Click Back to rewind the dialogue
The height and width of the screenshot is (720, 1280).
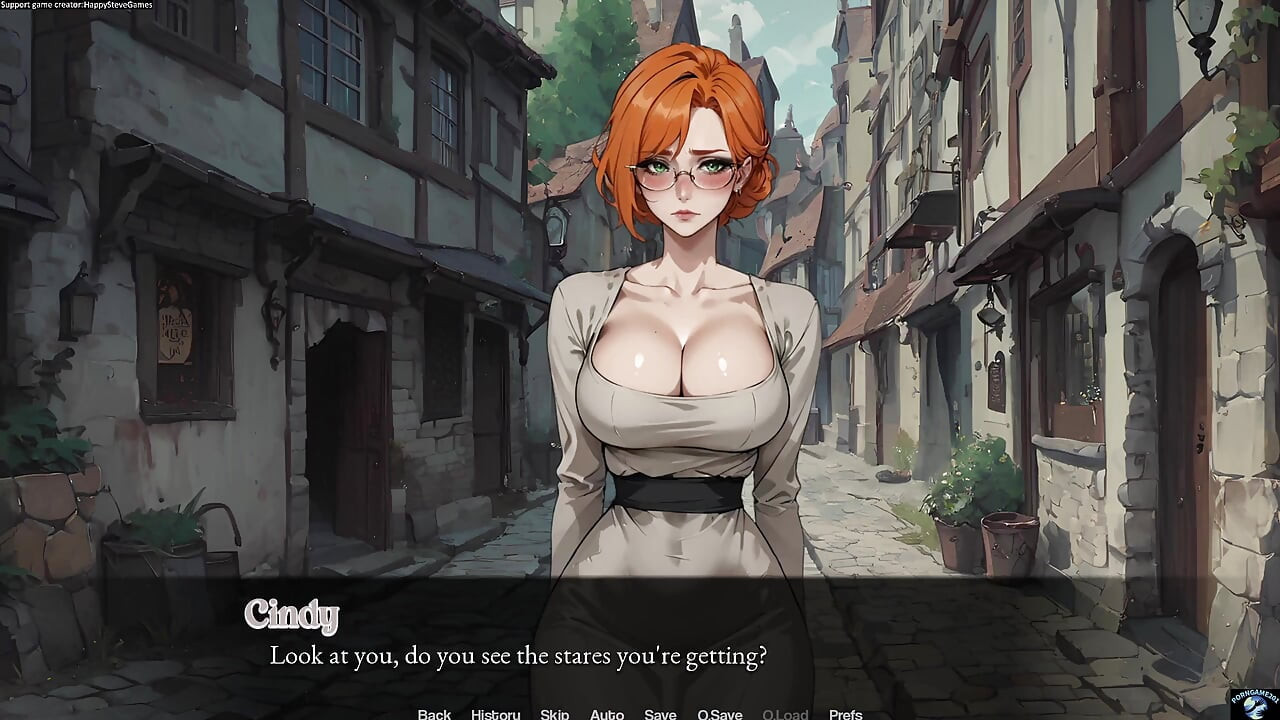click(434, 714)
